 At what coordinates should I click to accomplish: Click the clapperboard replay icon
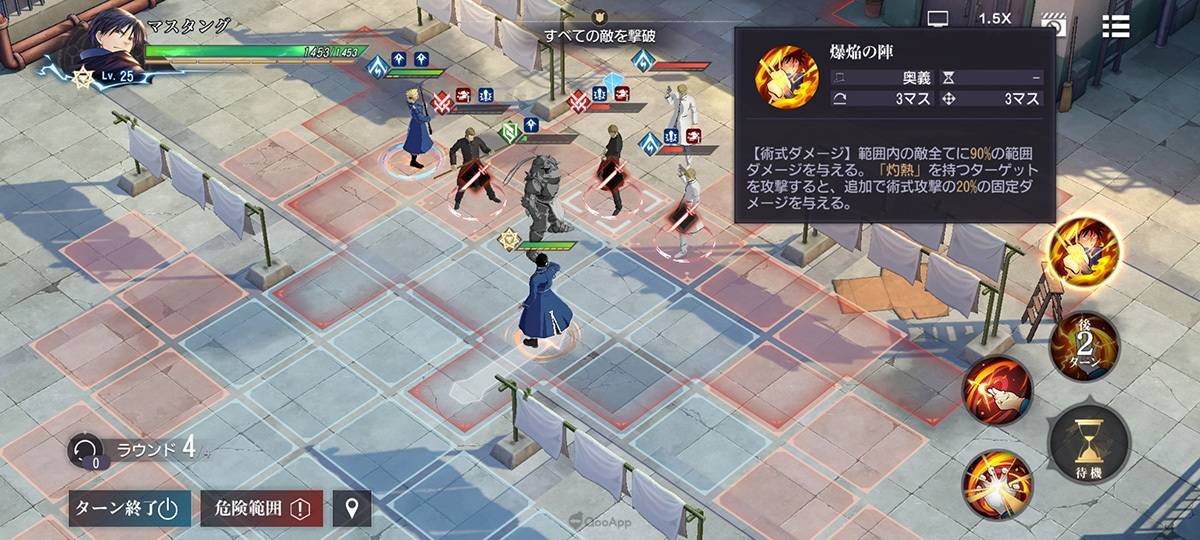(1053, 22)
